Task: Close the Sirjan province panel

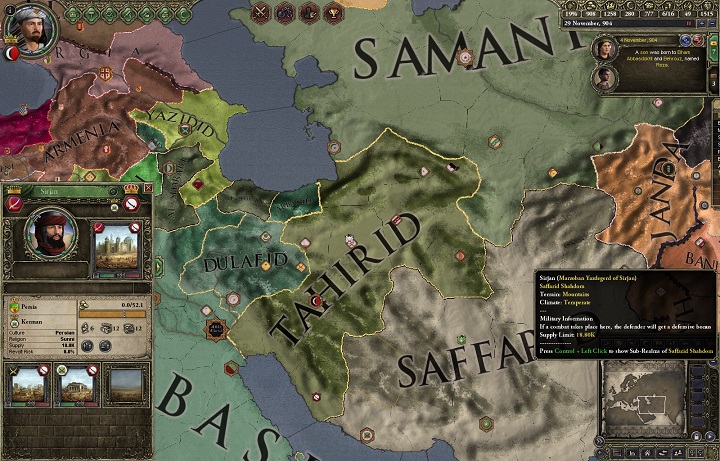Action: coord(148,188)
